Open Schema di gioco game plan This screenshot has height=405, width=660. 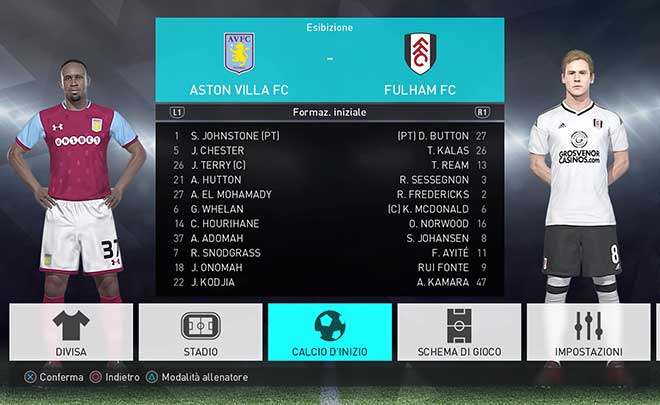(459, 333)
